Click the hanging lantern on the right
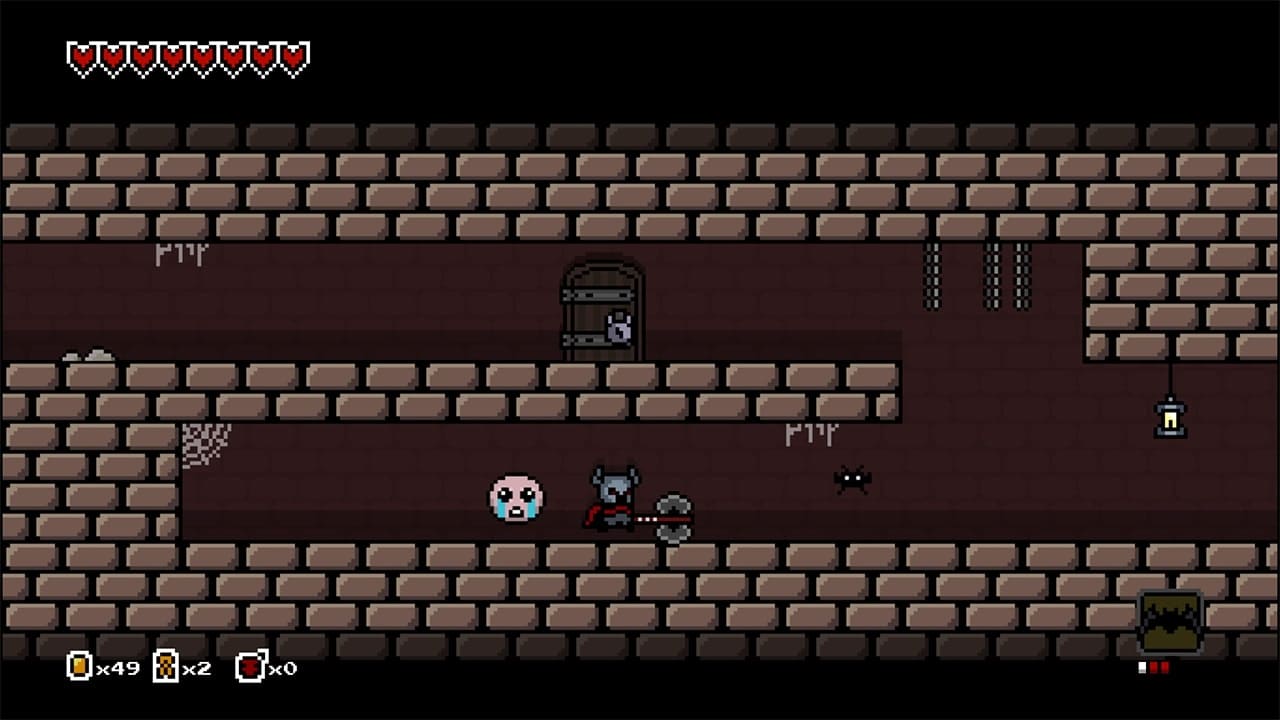The width and height of the screenshot is (1280, 720). click(1168, 417)
